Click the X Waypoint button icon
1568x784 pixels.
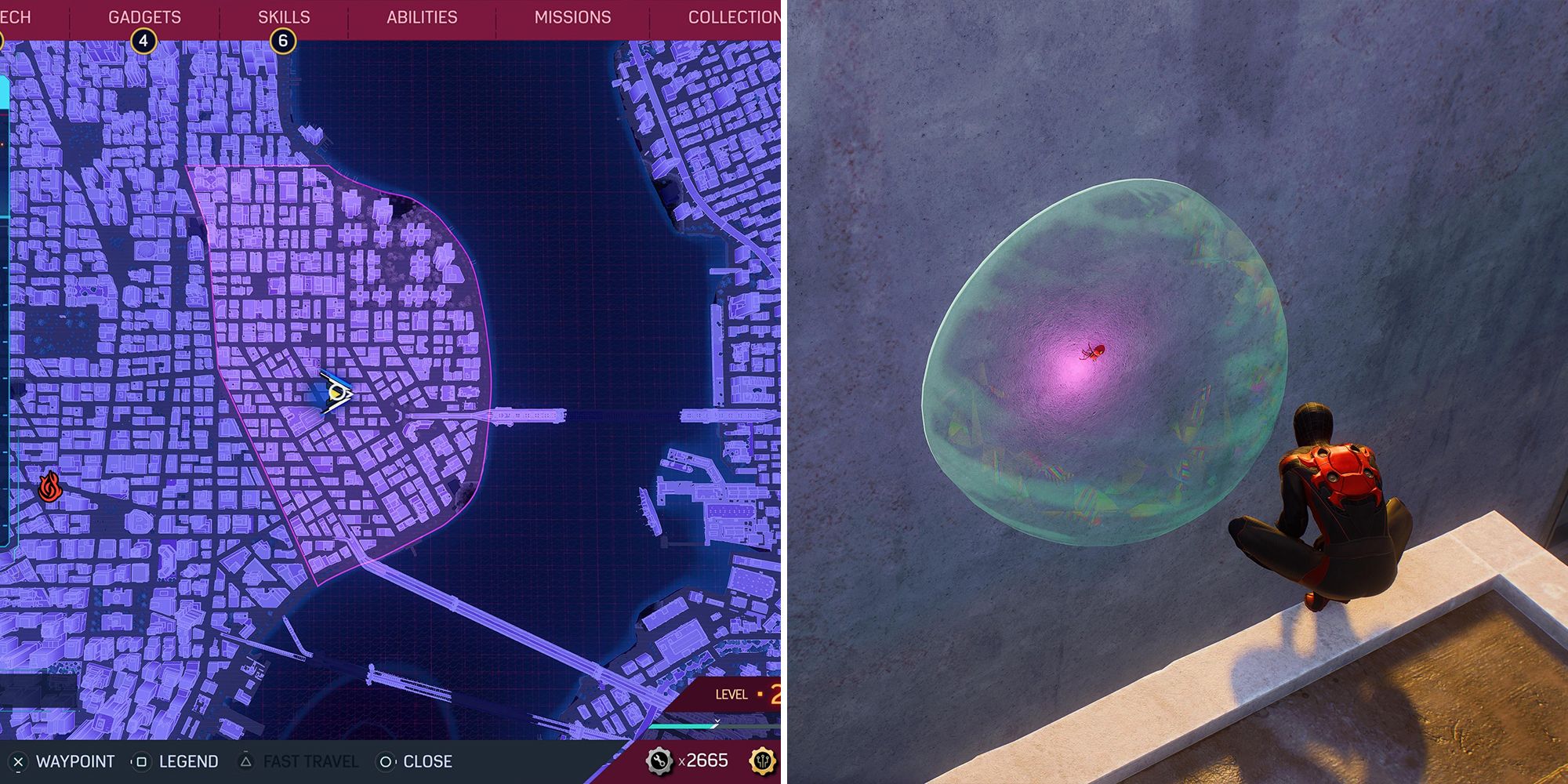click(x=18, y=761)
